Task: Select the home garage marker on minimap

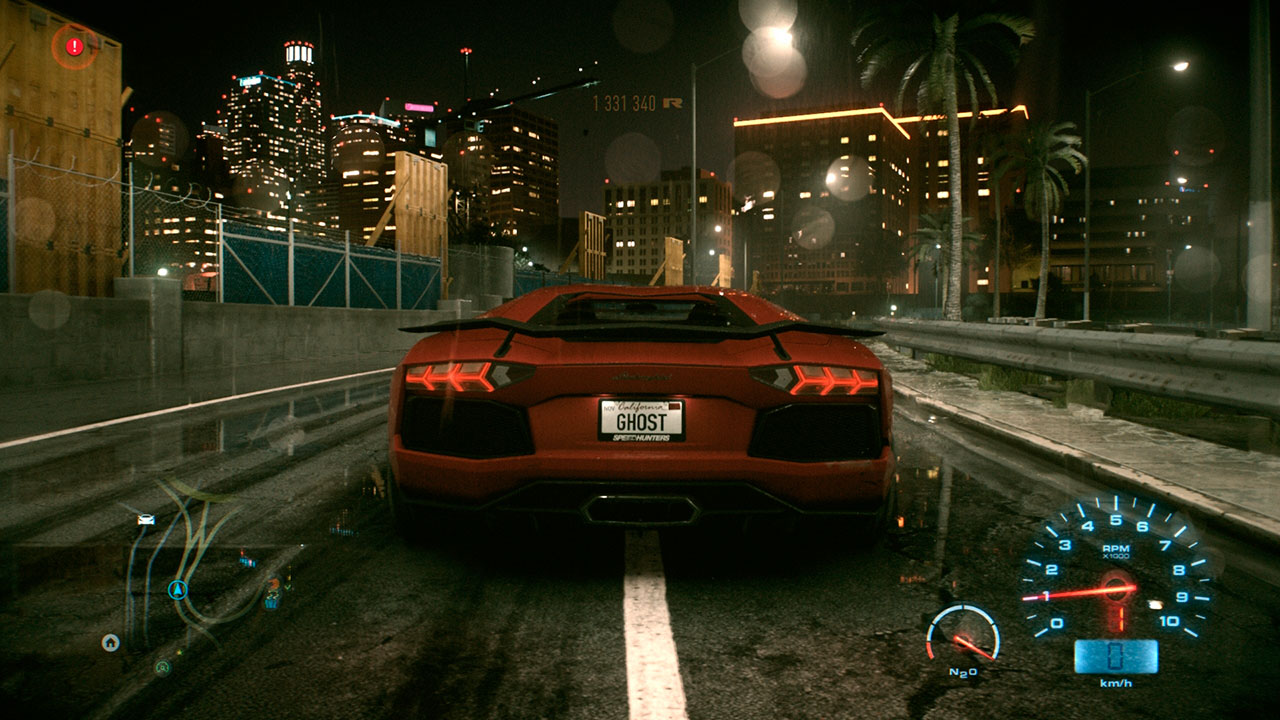Action: tap(110, 642)
